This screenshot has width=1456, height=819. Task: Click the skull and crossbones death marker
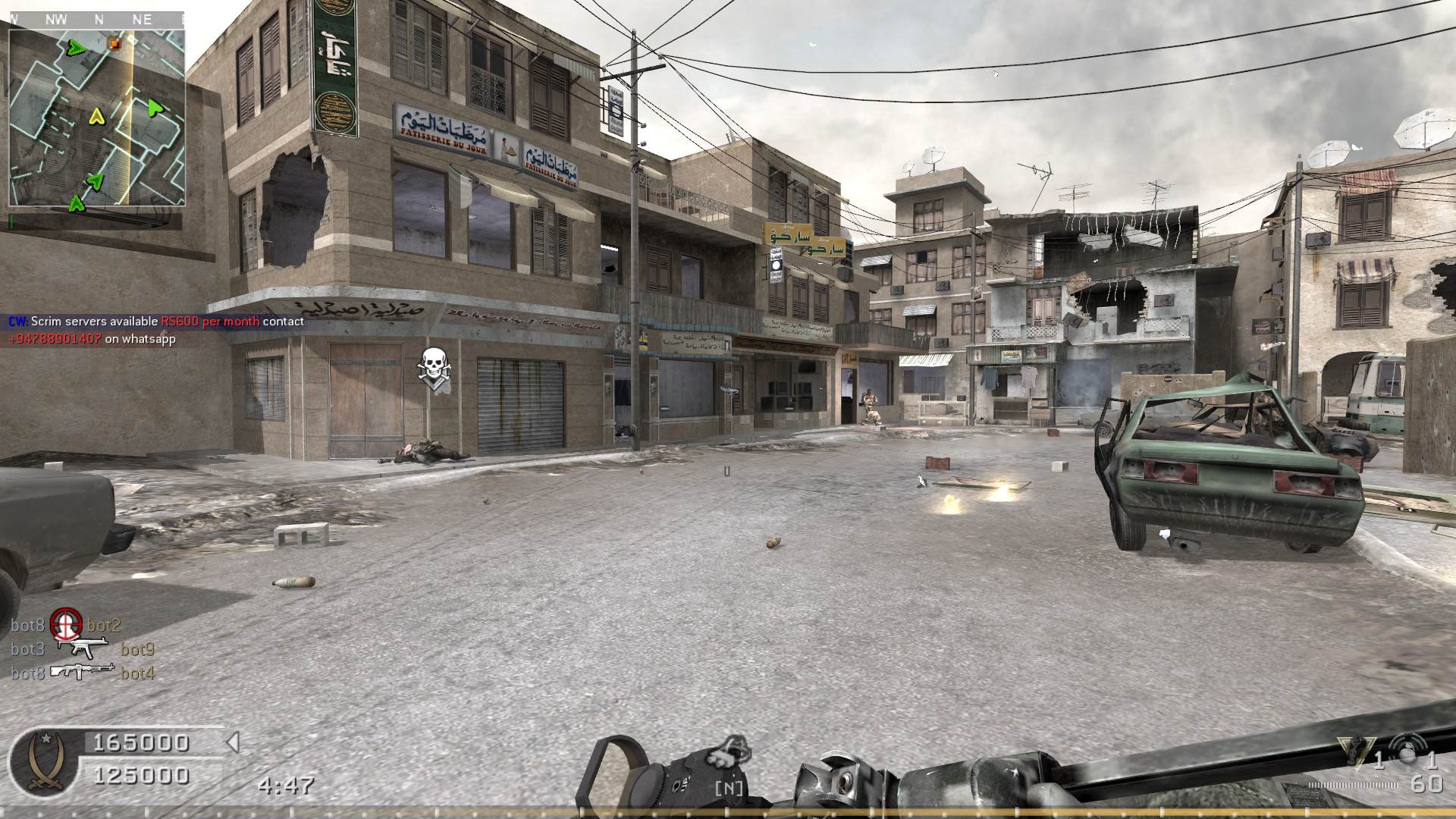pos(434,367)
